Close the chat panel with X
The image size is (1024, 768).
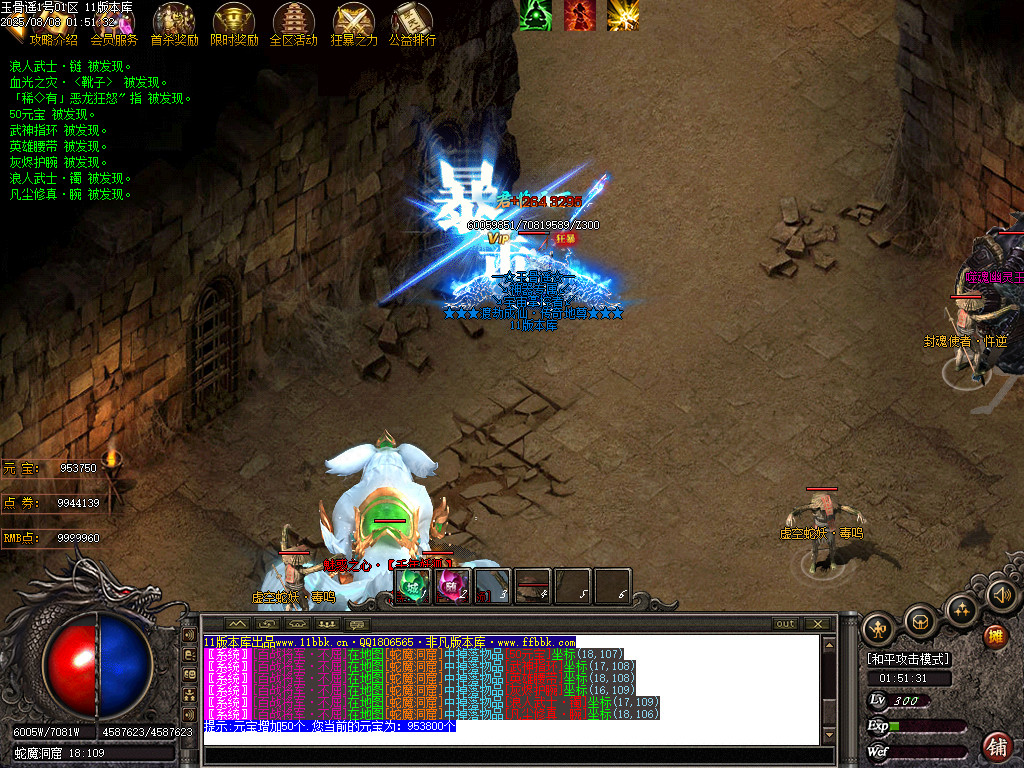[x=818, y=624]
